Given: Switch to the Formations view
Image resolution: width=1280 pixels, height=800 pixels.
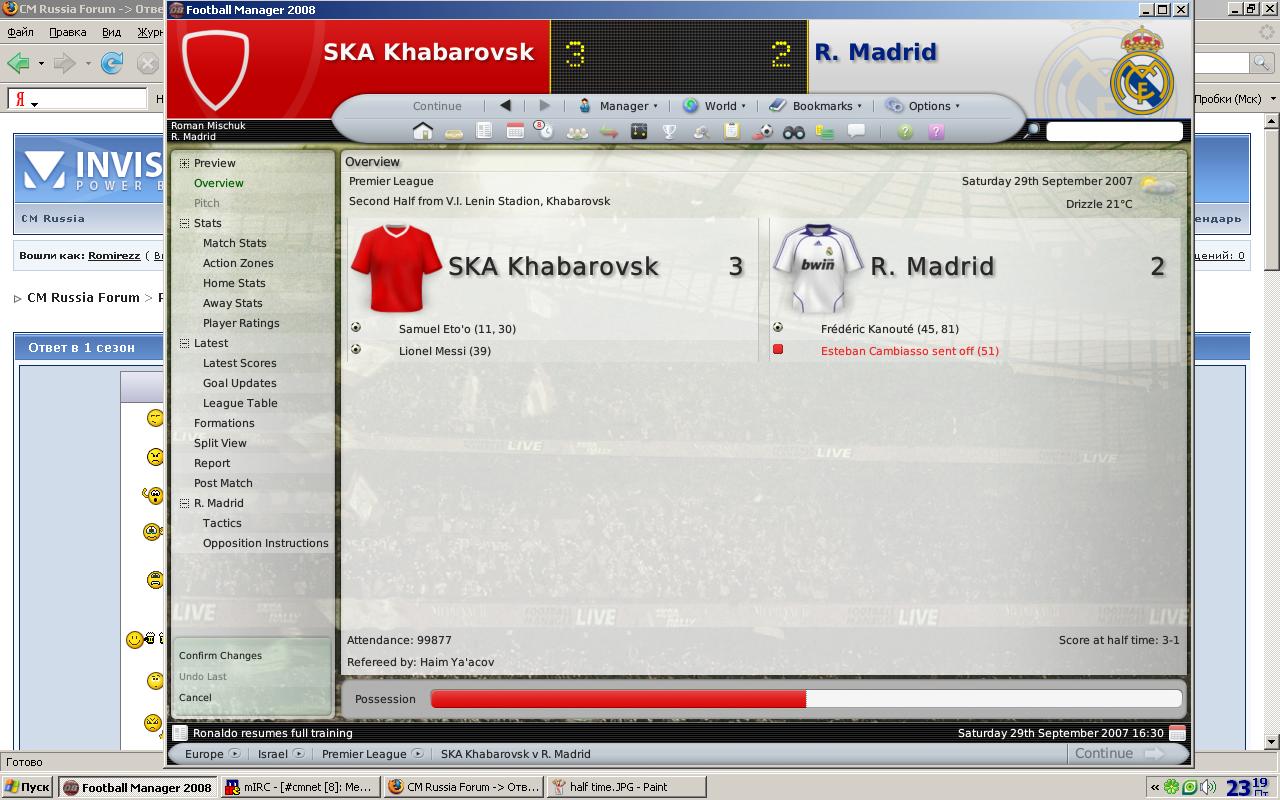Looking at the screenshot, I should tap(224, 423).
